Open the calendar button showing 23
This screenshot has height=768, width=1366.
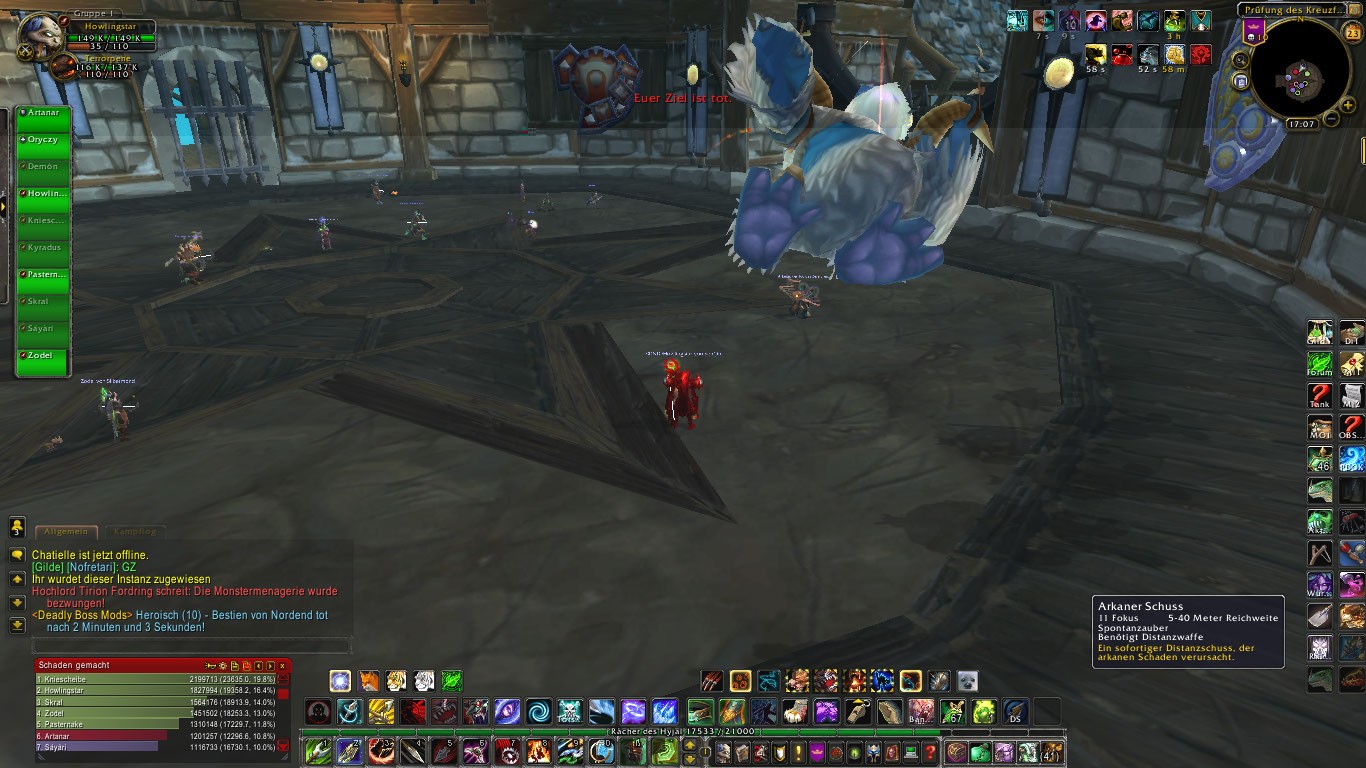tap(1351, 33)
